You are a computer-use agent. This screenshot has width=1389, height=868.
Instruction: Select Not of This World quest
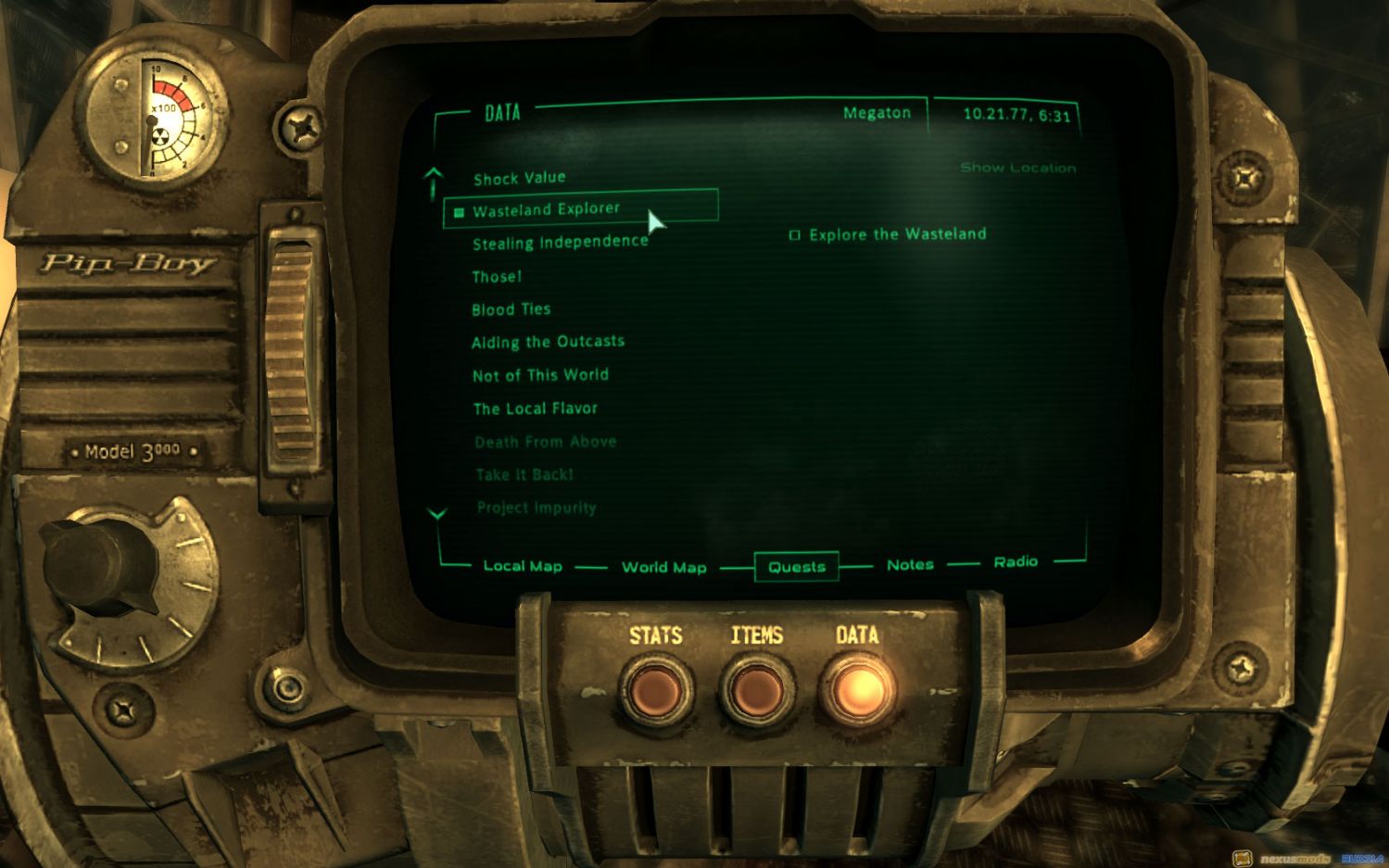pyautogui.click(x=540, y=375)
